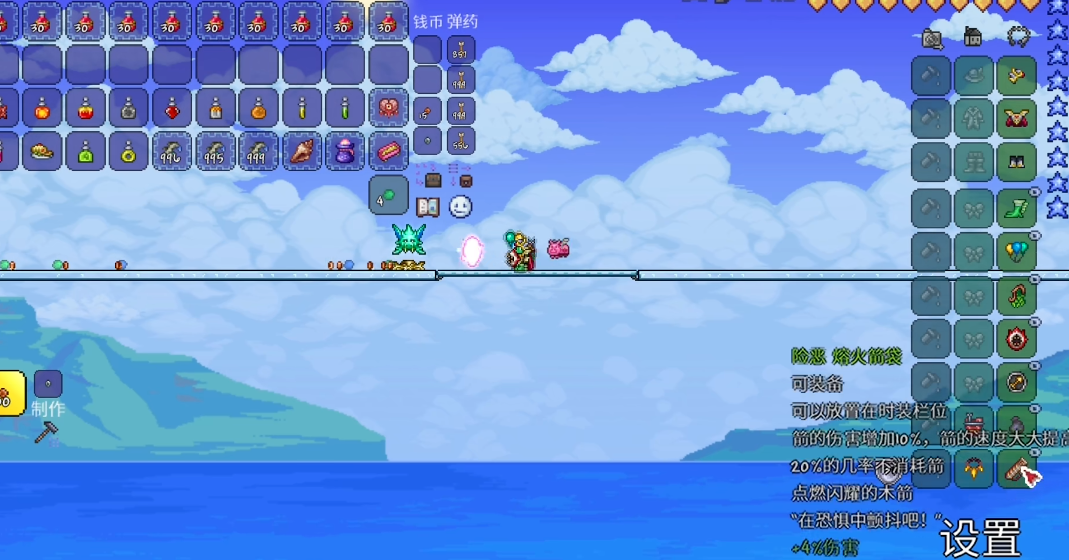Click the smiling emote face icon
Image resolution: width=1069 pixels, height=560 pixels.
(x=460, y=207)
